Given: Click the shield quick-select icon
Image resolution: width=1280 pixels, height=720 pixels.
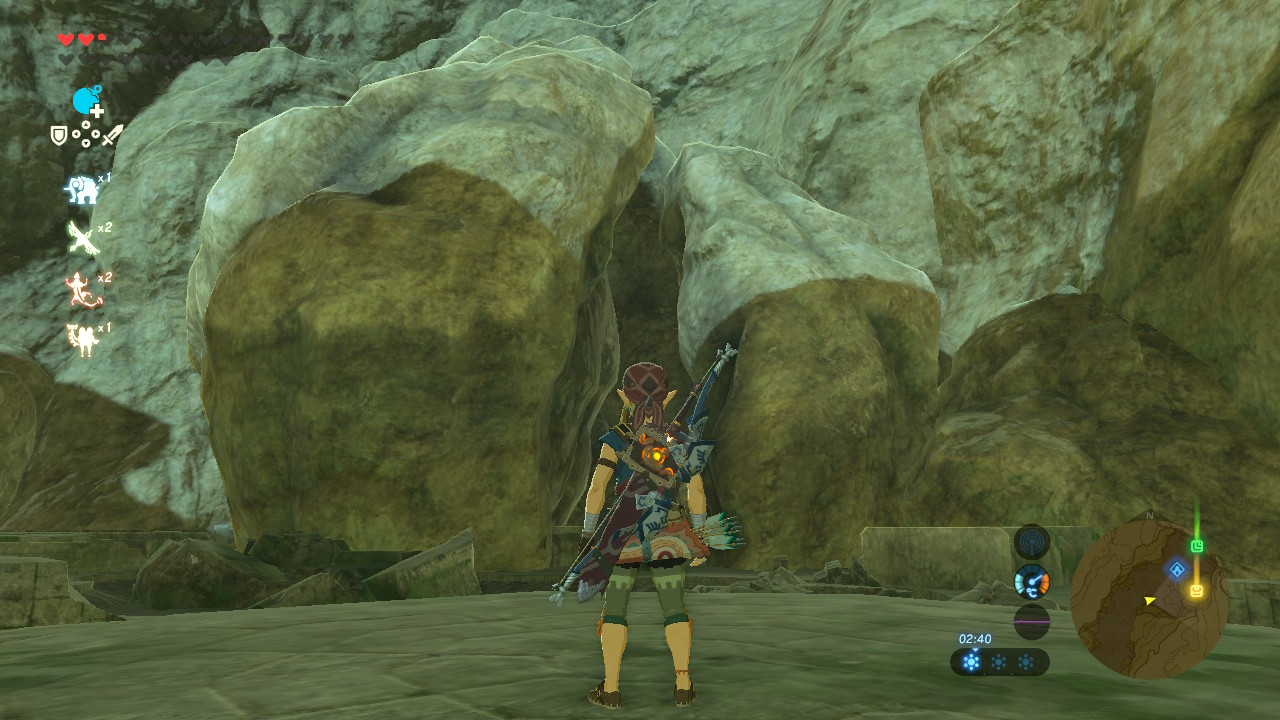Looking at the screenshot, I should coord(59,135).
